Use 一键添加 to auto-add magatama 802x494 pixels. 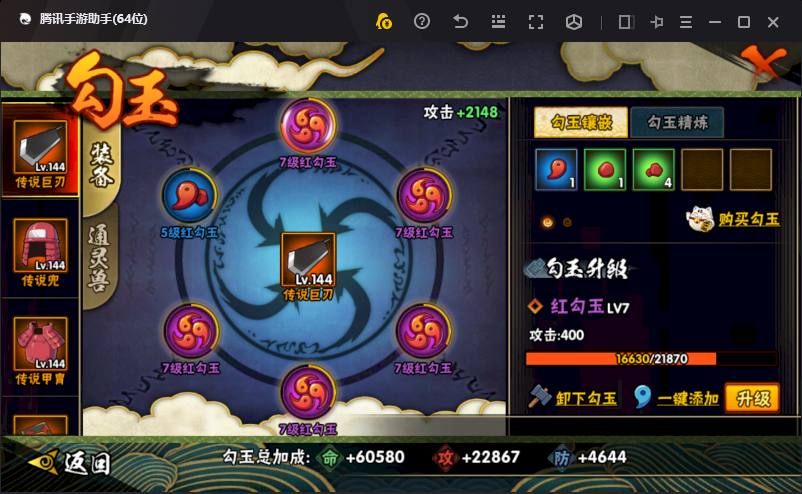[677, 398]
